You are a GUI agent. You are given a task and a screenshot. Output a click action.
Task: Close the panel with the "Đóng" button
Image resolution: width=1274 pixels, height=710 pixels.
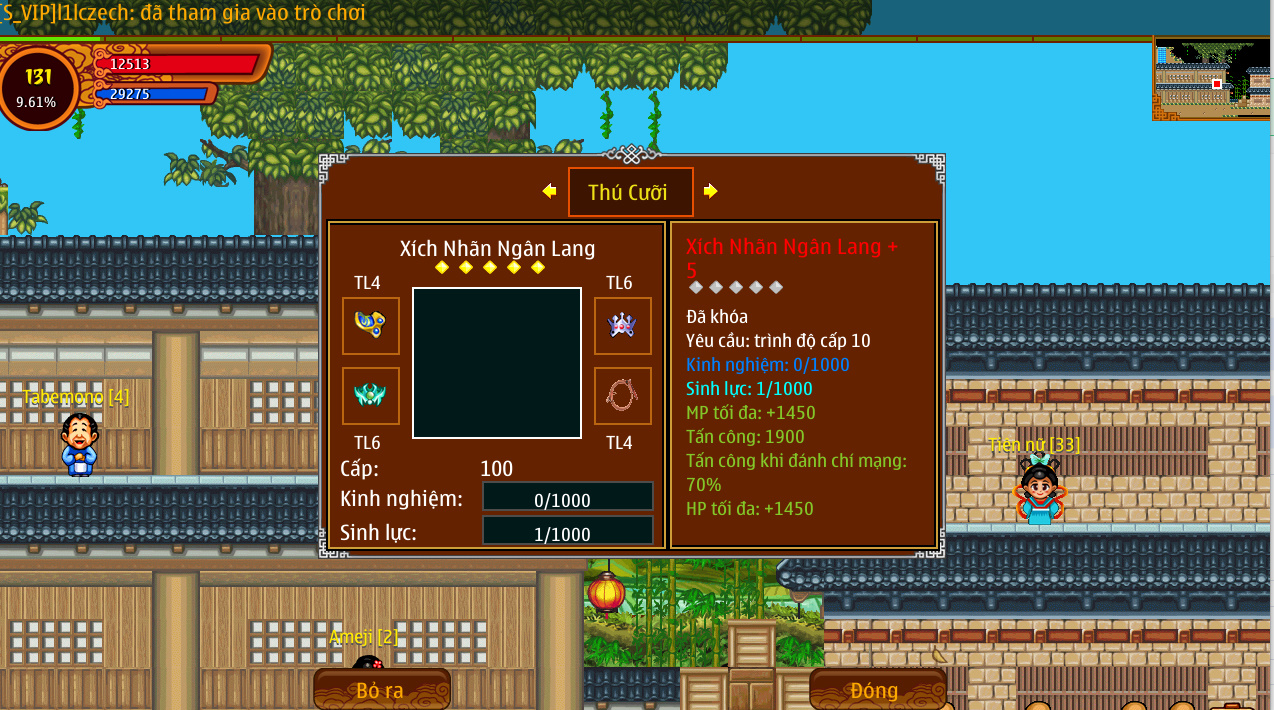point(876,690)
